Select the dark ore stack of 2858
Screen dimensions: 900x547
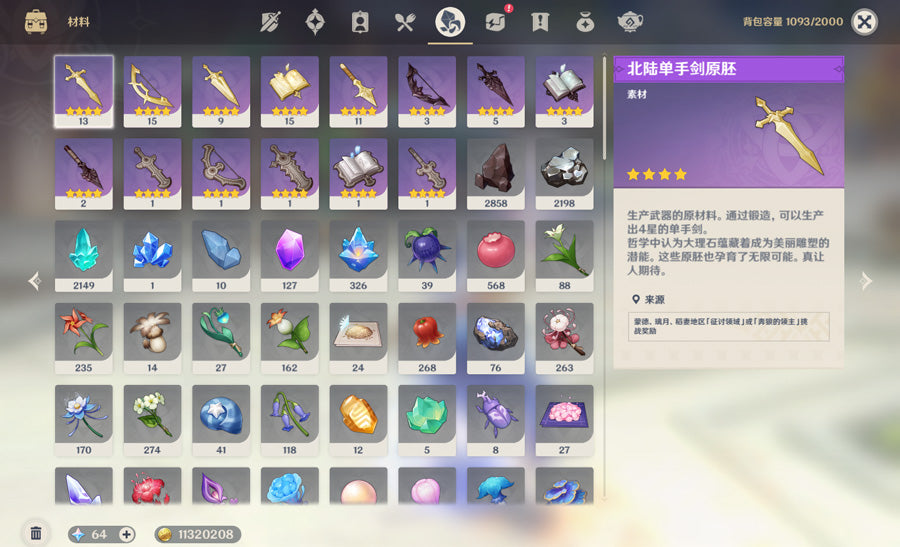(495, 172)
